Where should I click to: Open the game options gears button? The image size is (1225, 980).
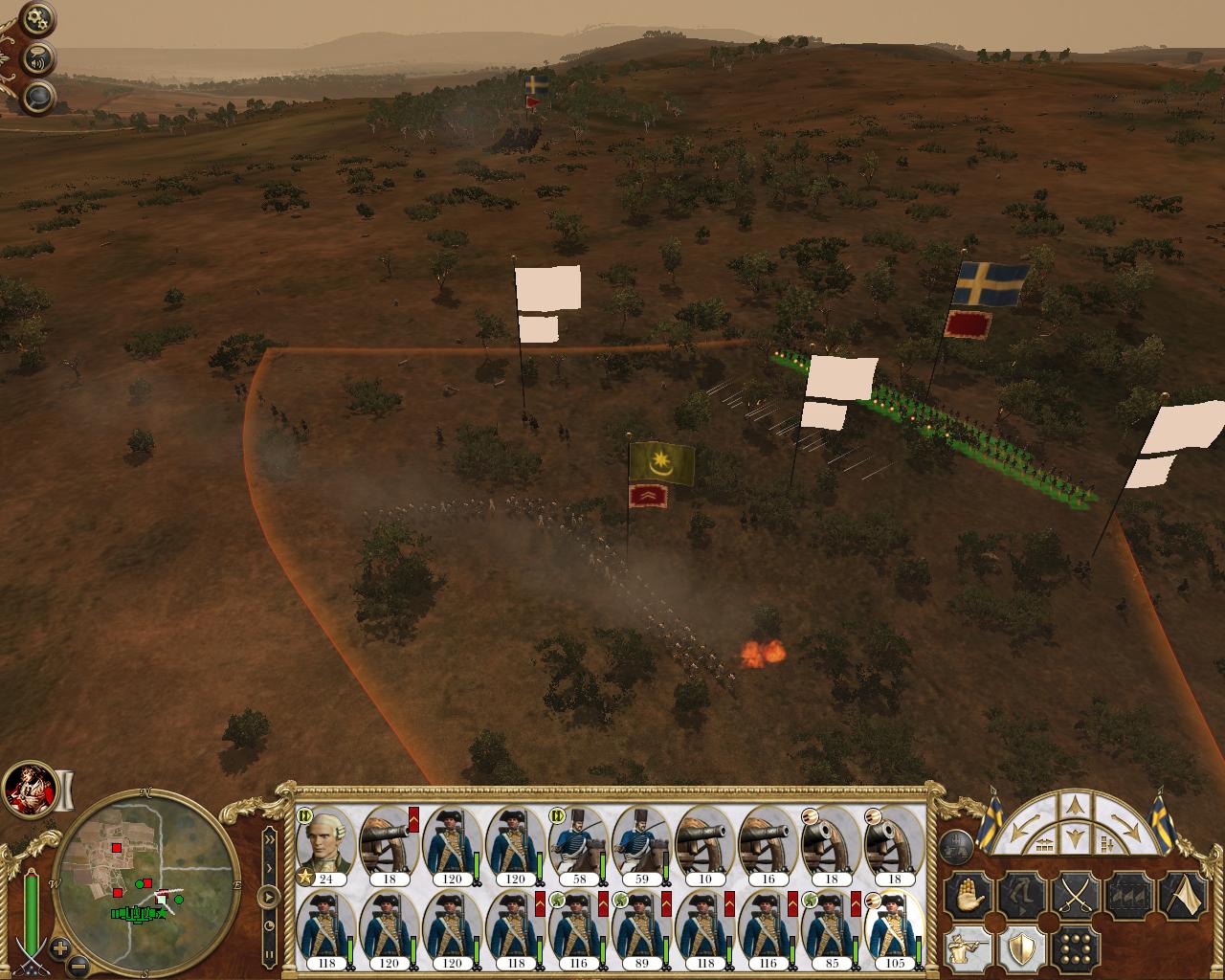tap(36, 19)
